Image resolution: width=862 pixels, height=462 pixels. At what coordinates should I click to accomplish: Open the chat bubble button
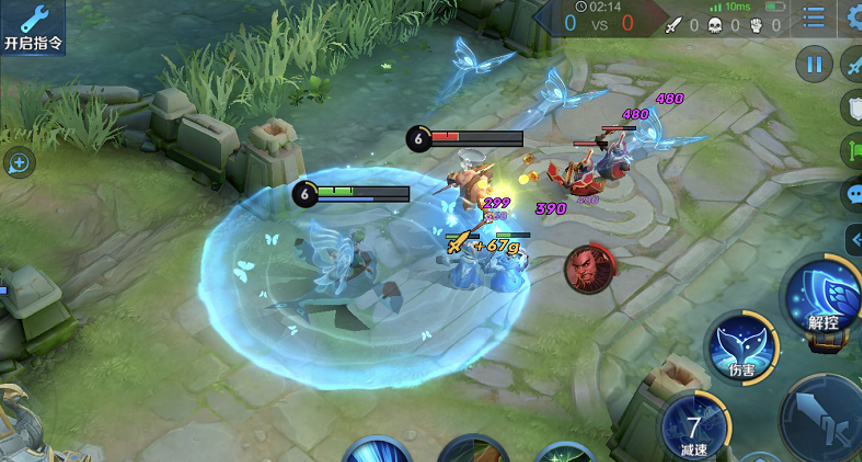click(x=853, y=194)
